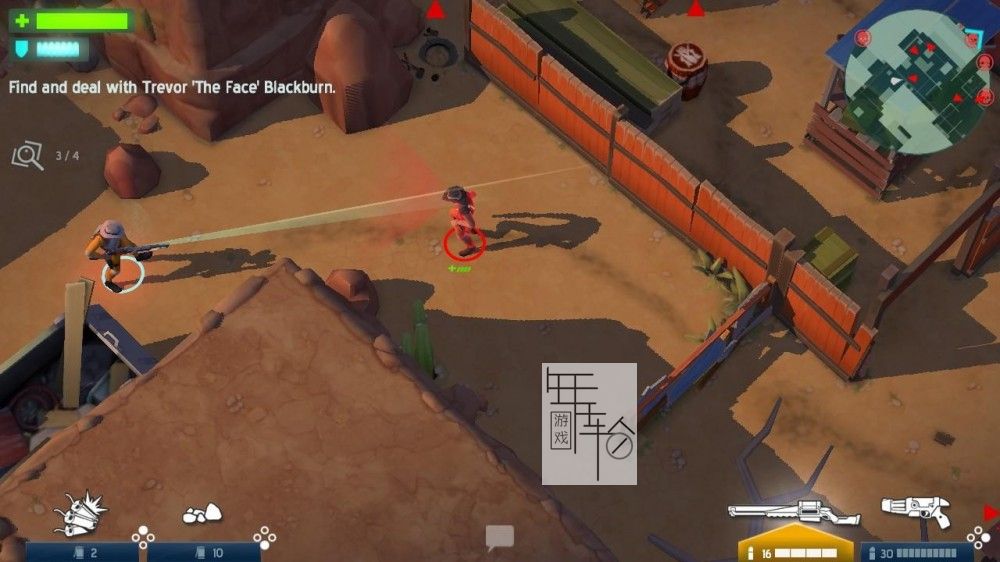Click the Trevor Blackburn objective text
The width and height of the screenshot is (1000, 562).
point(172,87)
